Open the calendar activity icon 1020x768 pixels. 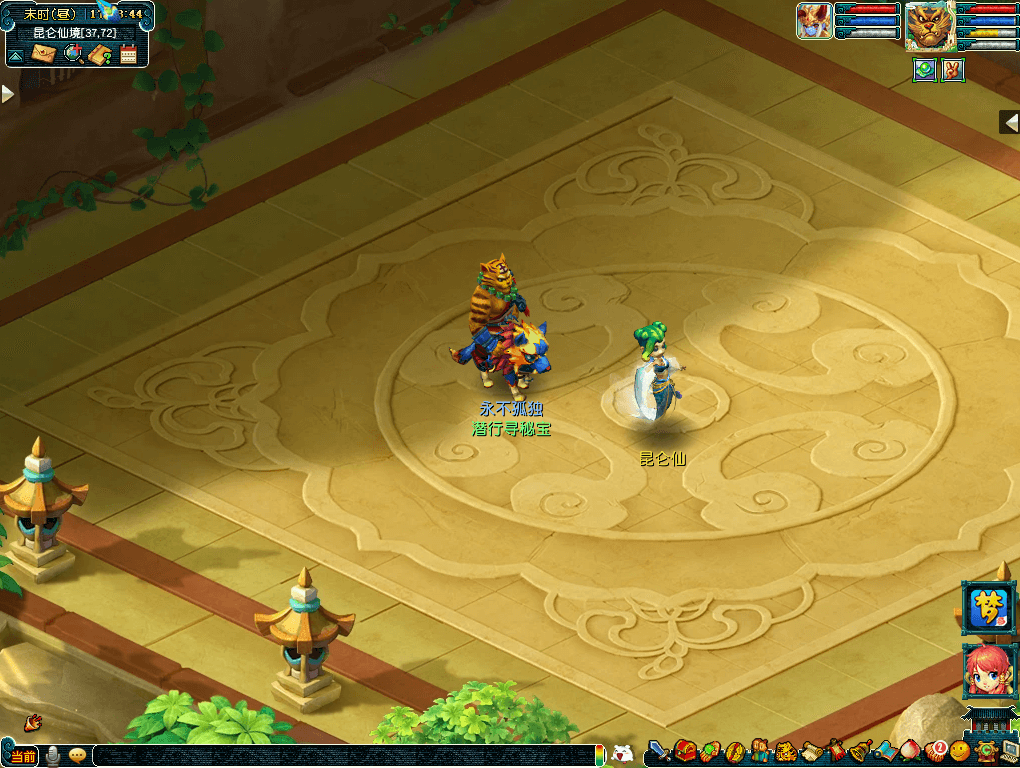click(x=128, y=54)
